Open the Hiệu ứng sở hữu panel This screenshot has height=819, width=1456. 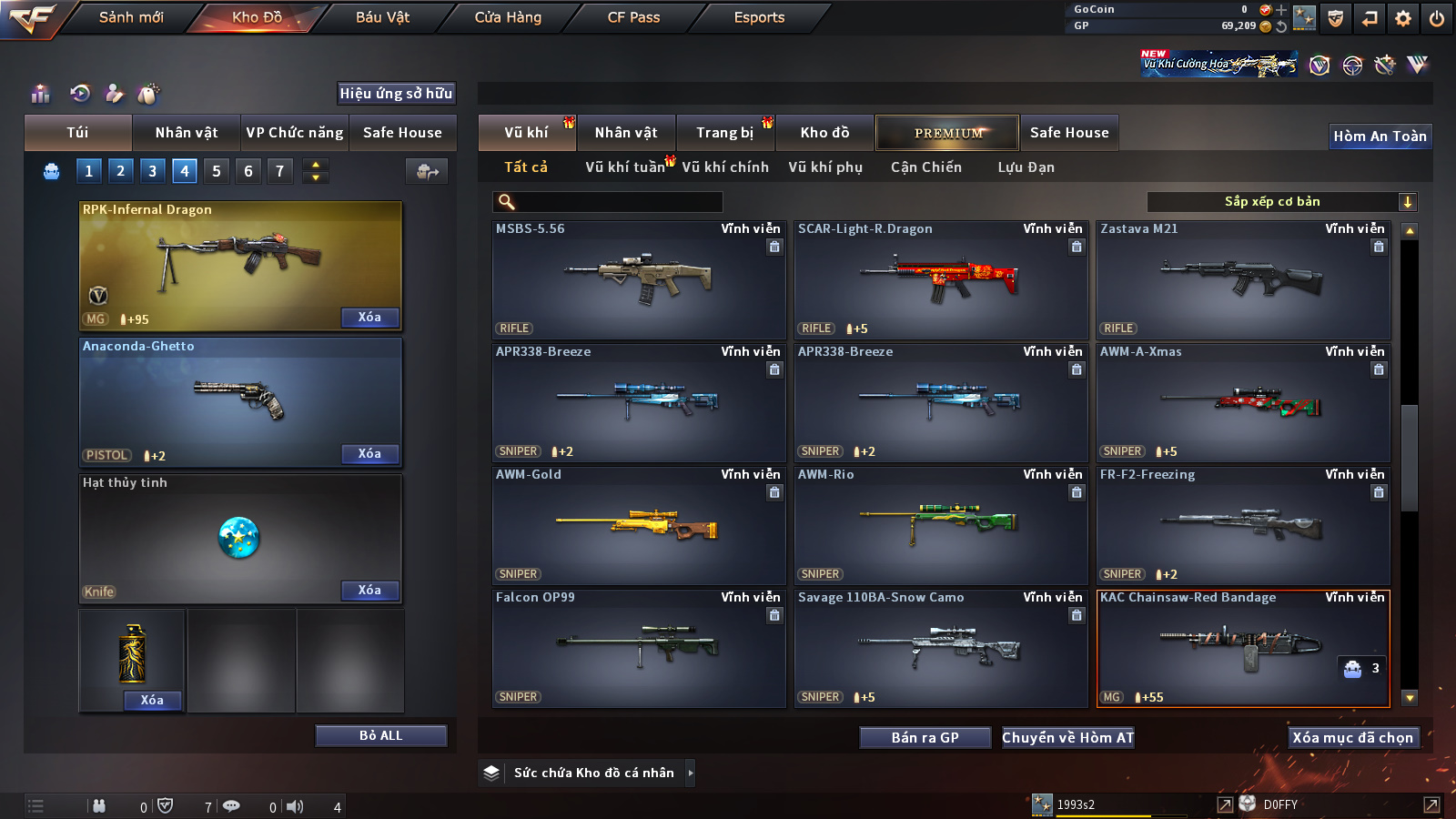pyautogui.click(x=396, y=93)
